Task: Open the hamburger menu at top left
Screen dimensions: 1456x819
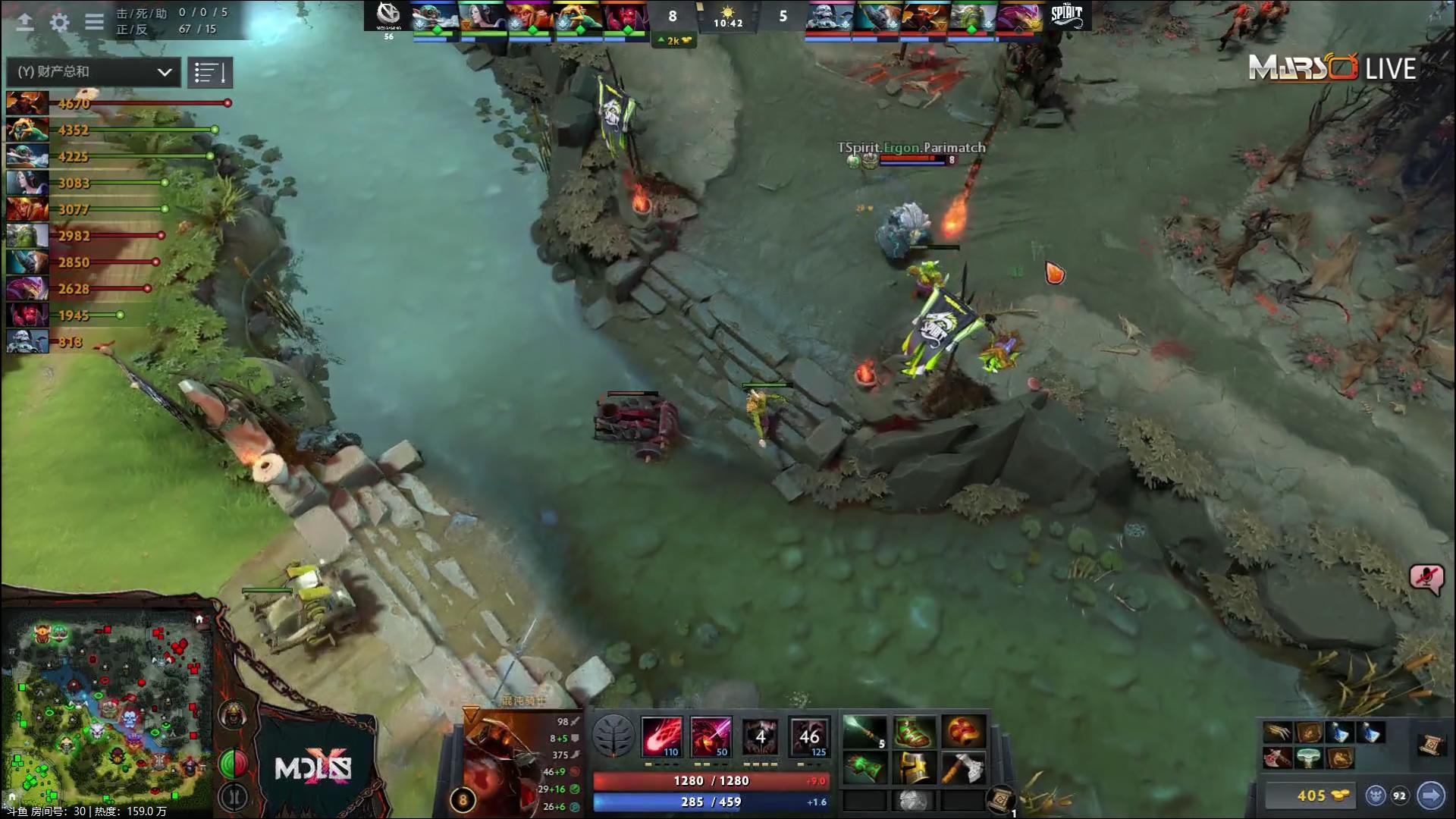Action: tap(93, 22)
